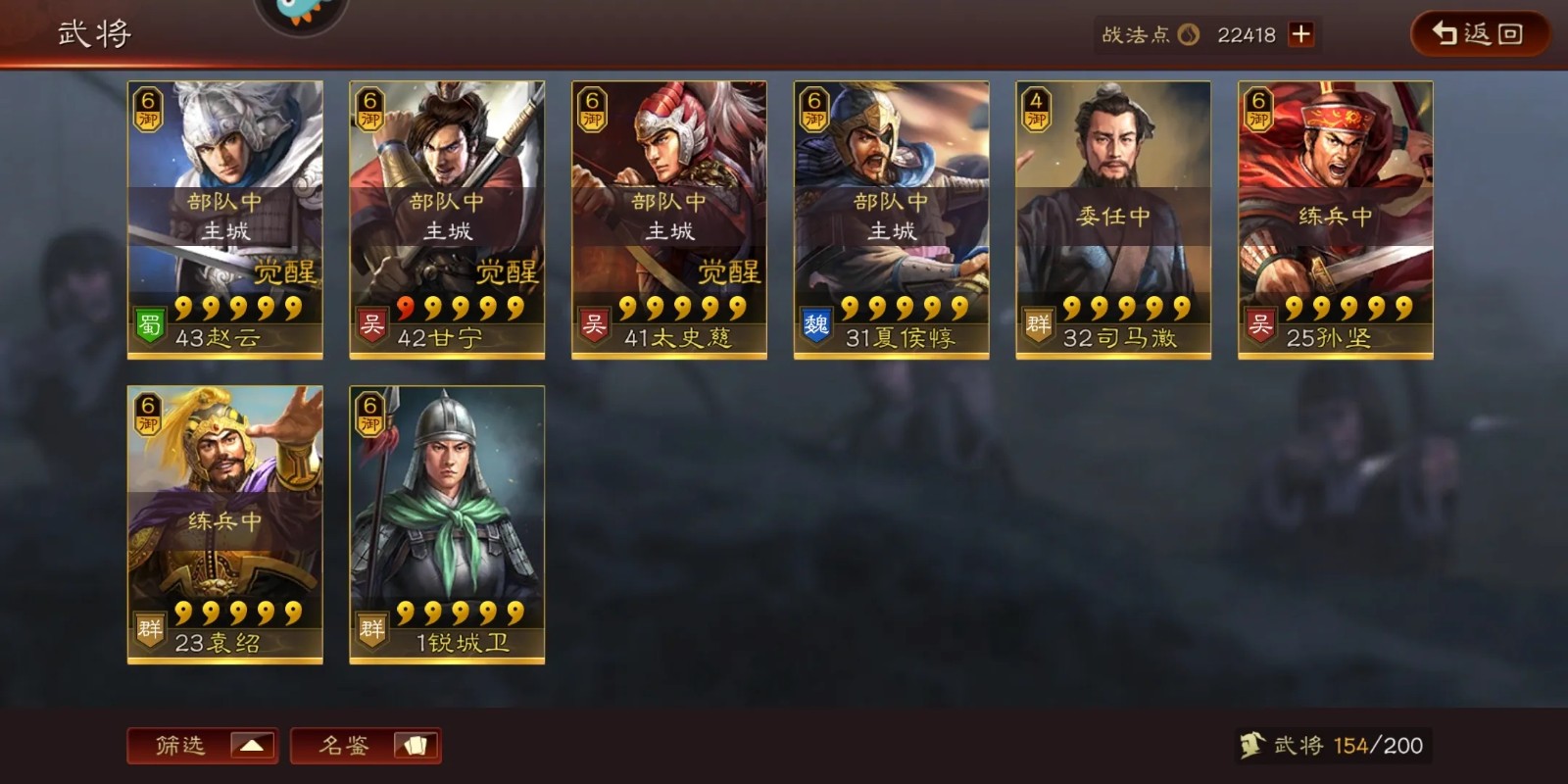Open the 孙坚 general card
Image resolution: width=1568 pixels, height=784 pixels.
tap(1335, 220)
